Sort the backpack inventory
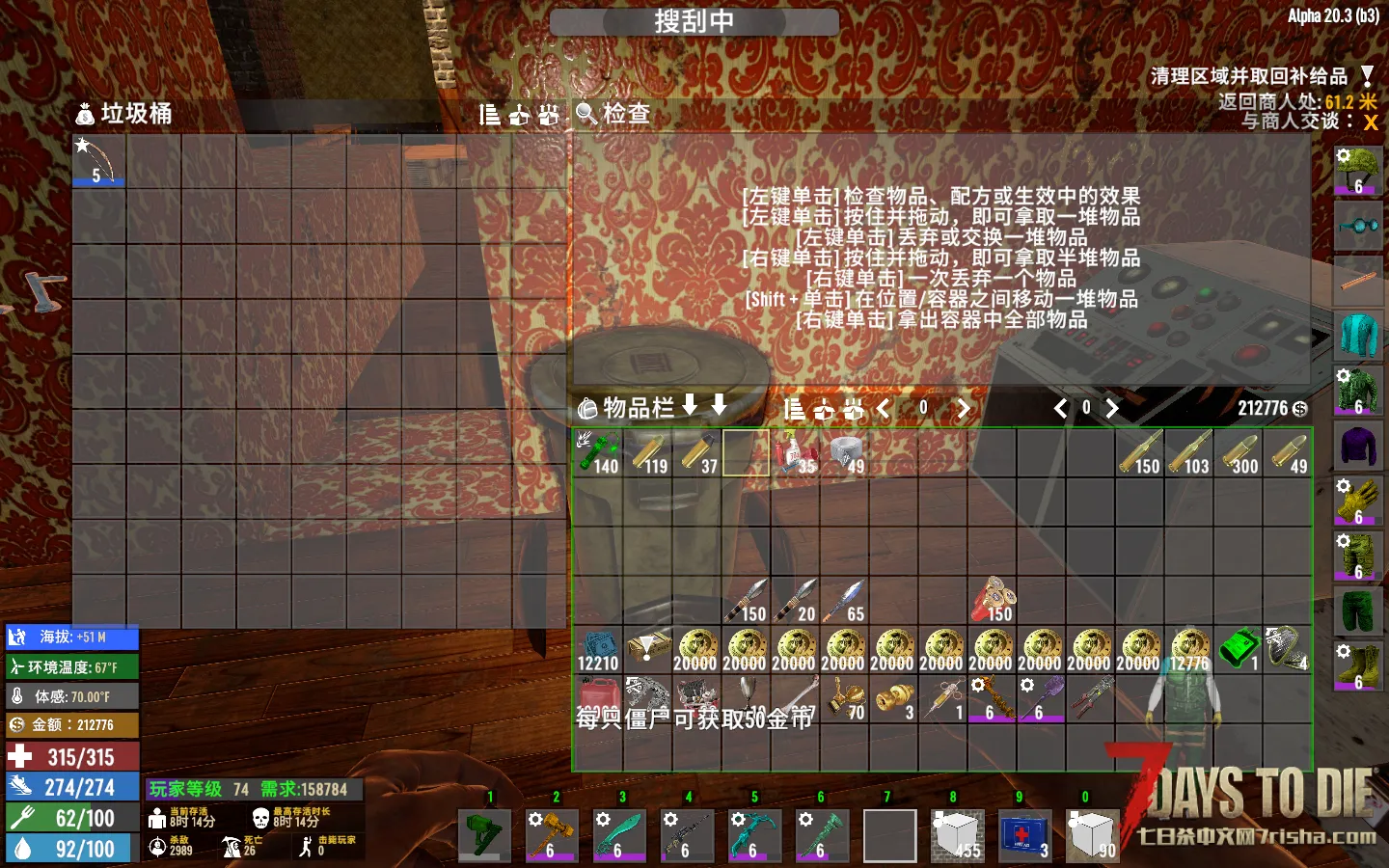 [794, 409]
